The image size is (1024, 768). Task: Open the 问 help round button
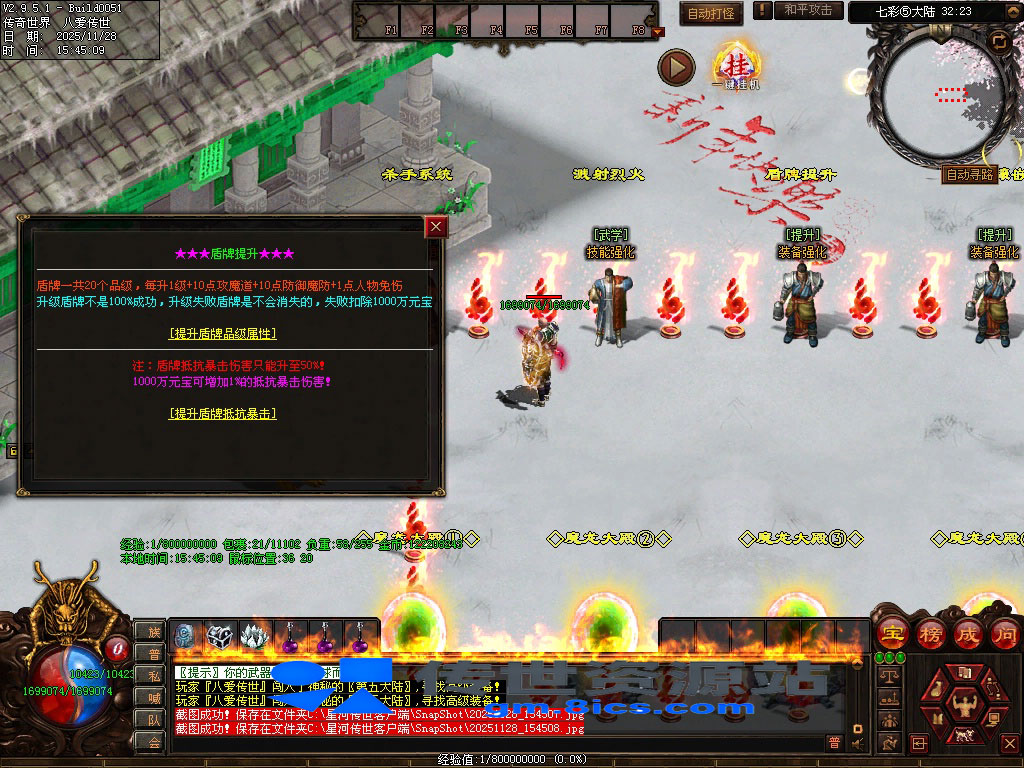(1004, 633)
